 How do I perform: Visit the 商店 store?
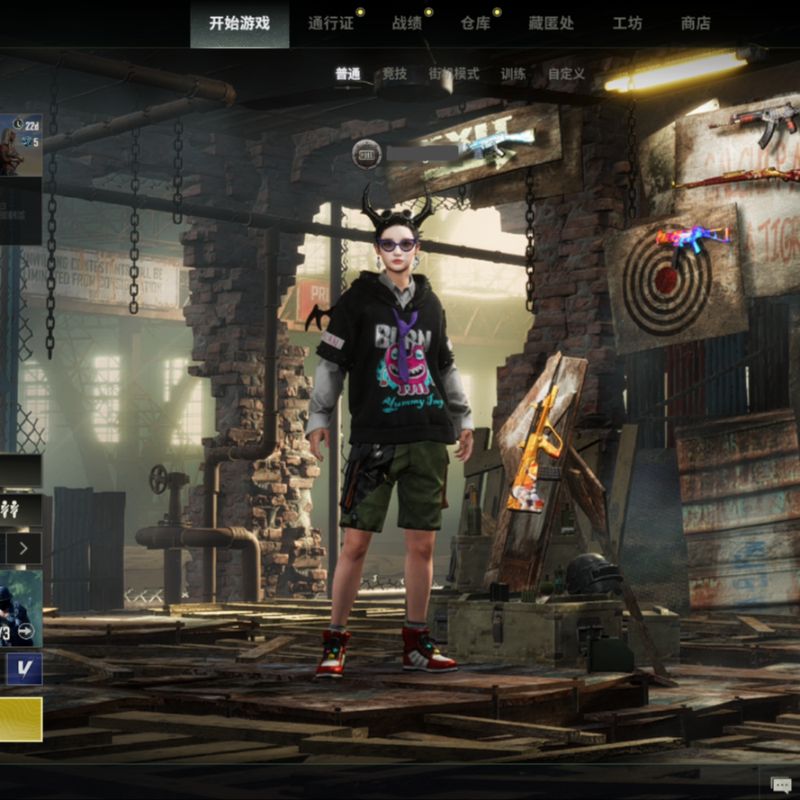click(x=695, y=23)
